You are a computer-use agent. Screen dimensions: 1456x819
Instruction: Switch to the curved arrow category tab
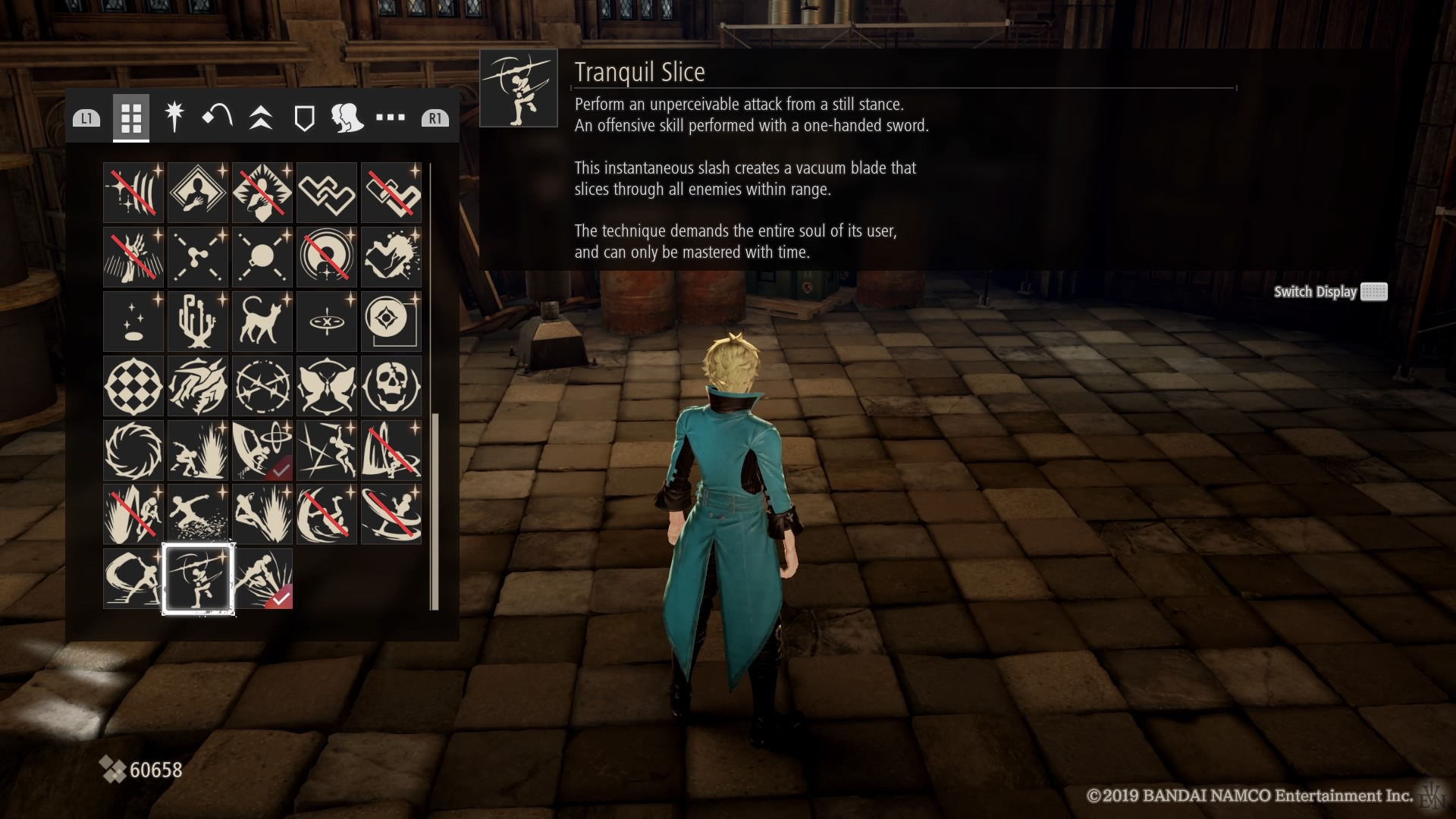pyautogui.click(x=218, y=118)
